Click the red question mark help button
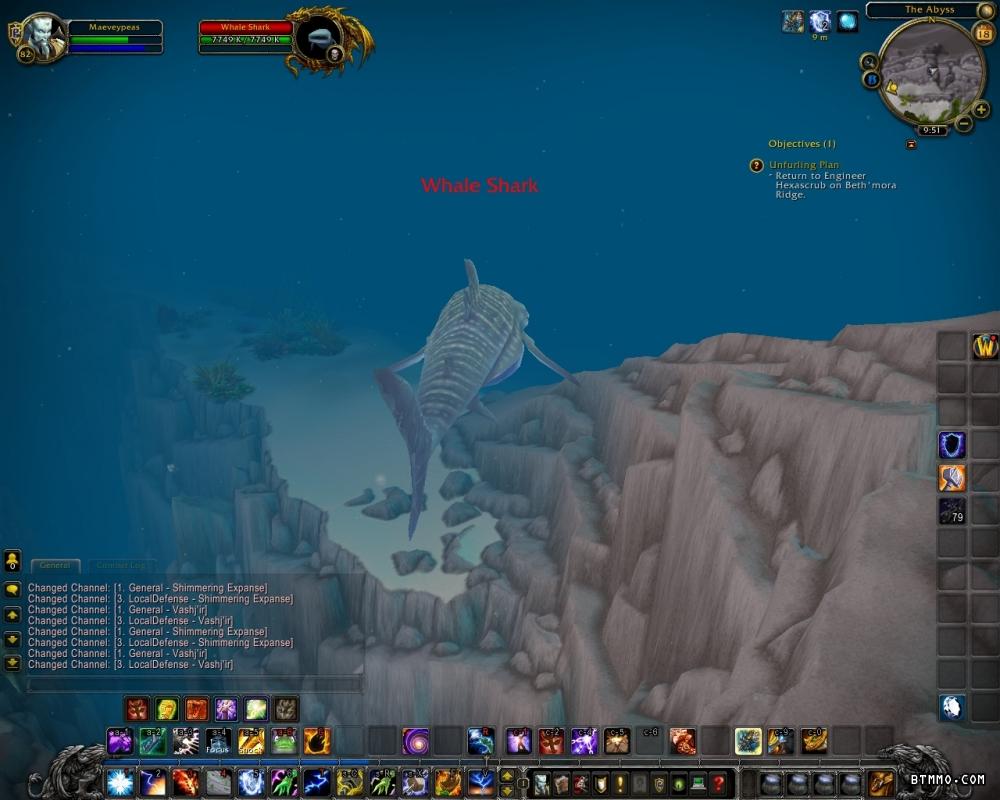This screenshot has width=1000, height=800. tap(717, 783)
